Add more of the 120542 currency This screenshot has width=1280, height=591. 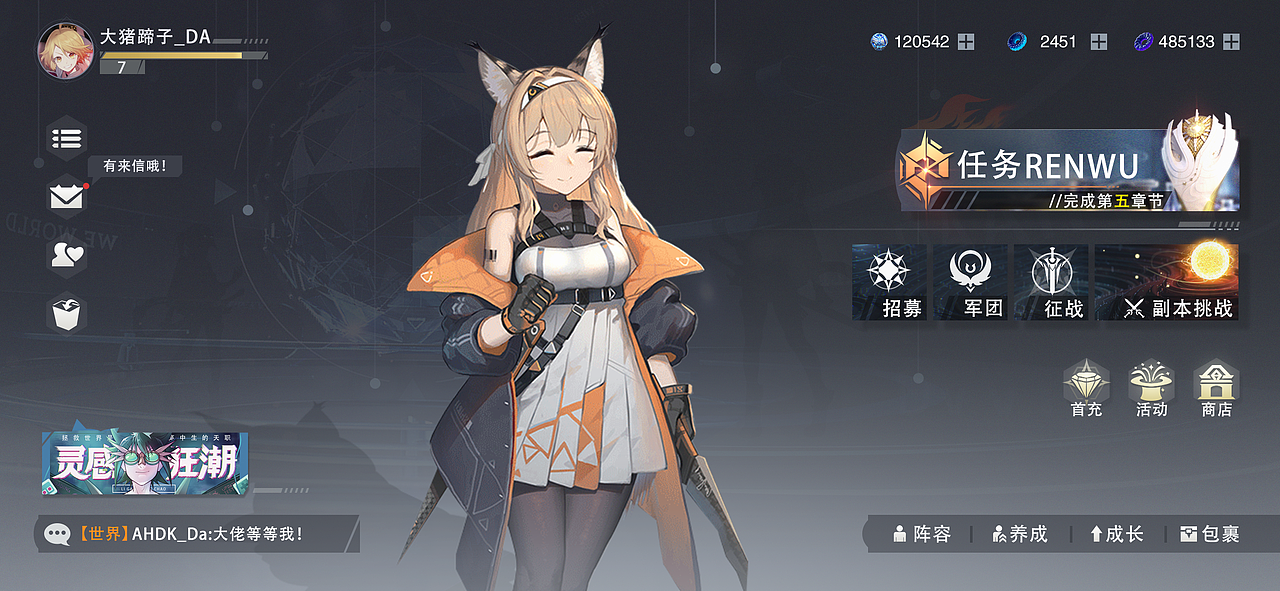click(x=966, y=41)
